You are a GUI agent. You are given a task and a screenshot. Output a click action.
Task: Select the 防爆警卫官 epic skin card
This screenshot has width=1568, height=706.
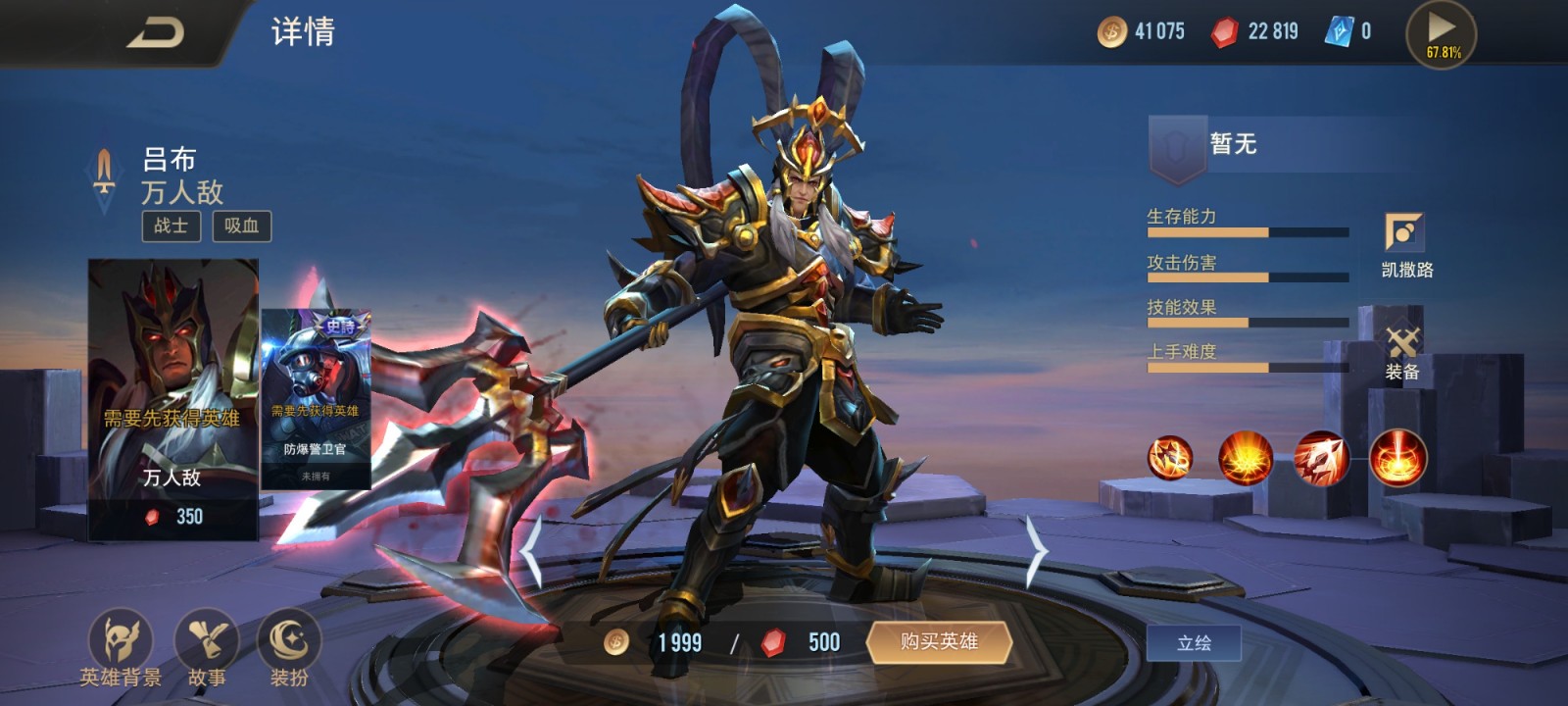(316, 399)
